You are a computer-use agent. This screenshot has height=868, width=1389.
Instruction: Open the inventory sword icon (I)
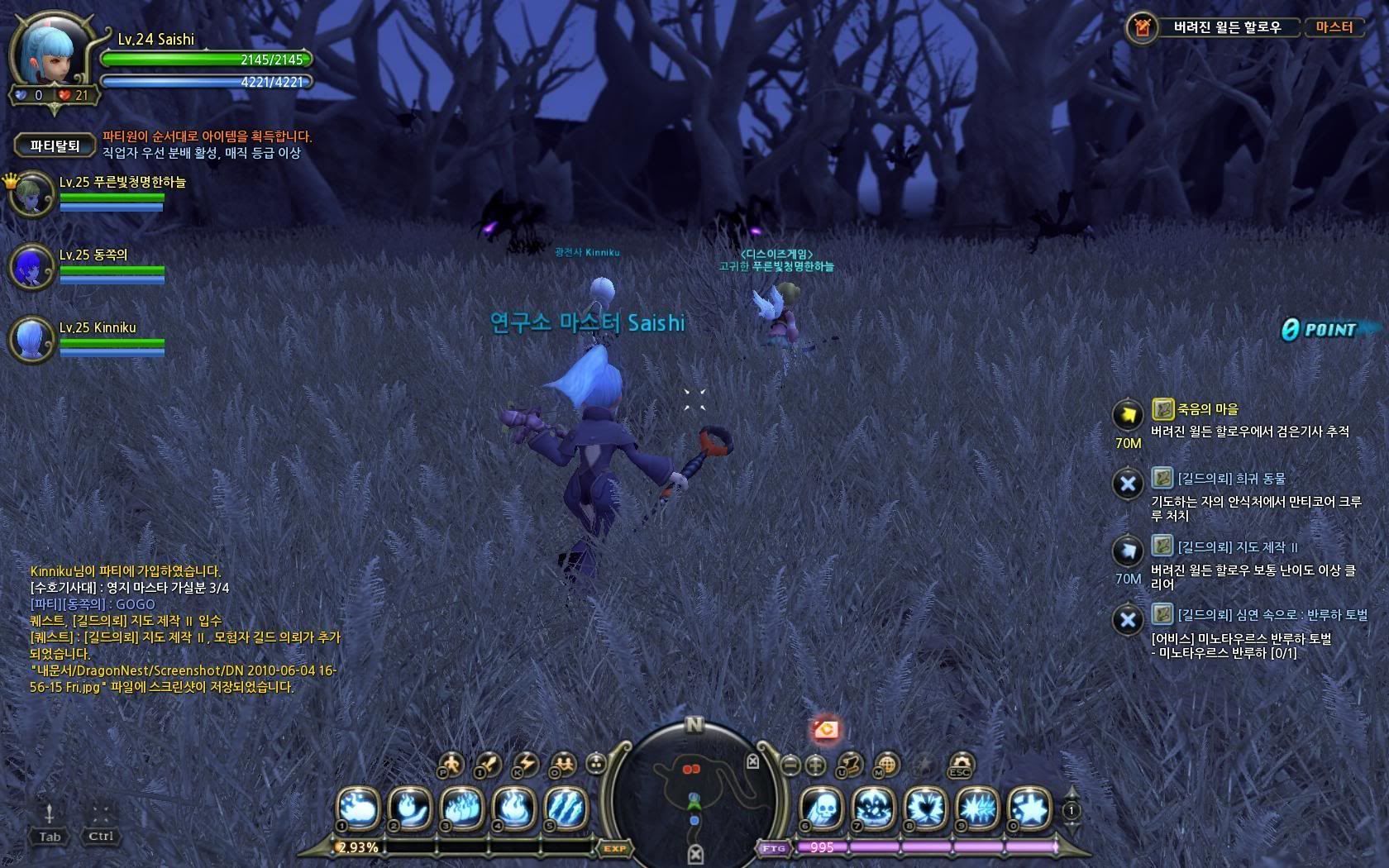coord(488,764)
